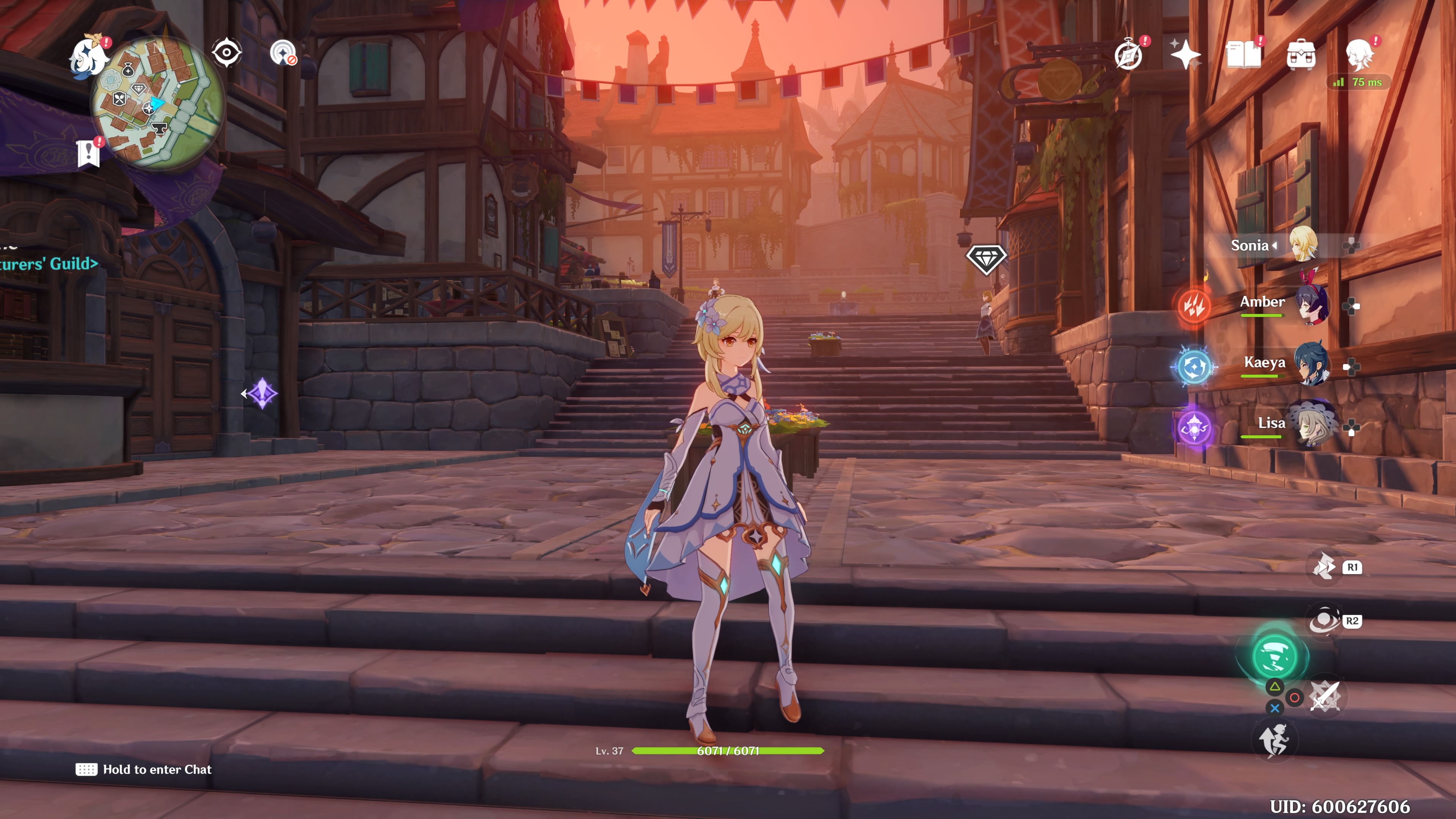The image size is (1456, 819).
Task: Open the events compass icon
Action: pos(1128,55)
